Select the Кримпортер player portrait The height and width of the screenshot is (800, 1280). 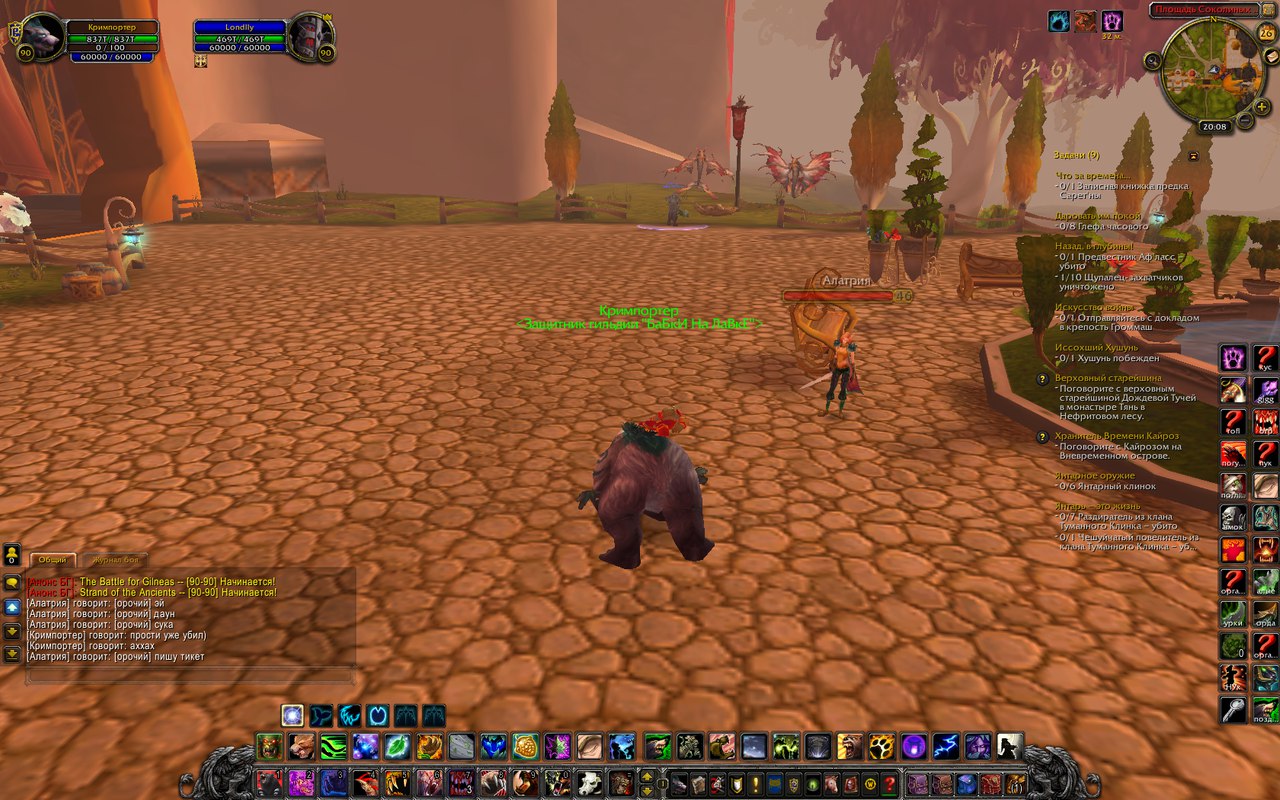(x=42, y=38)
